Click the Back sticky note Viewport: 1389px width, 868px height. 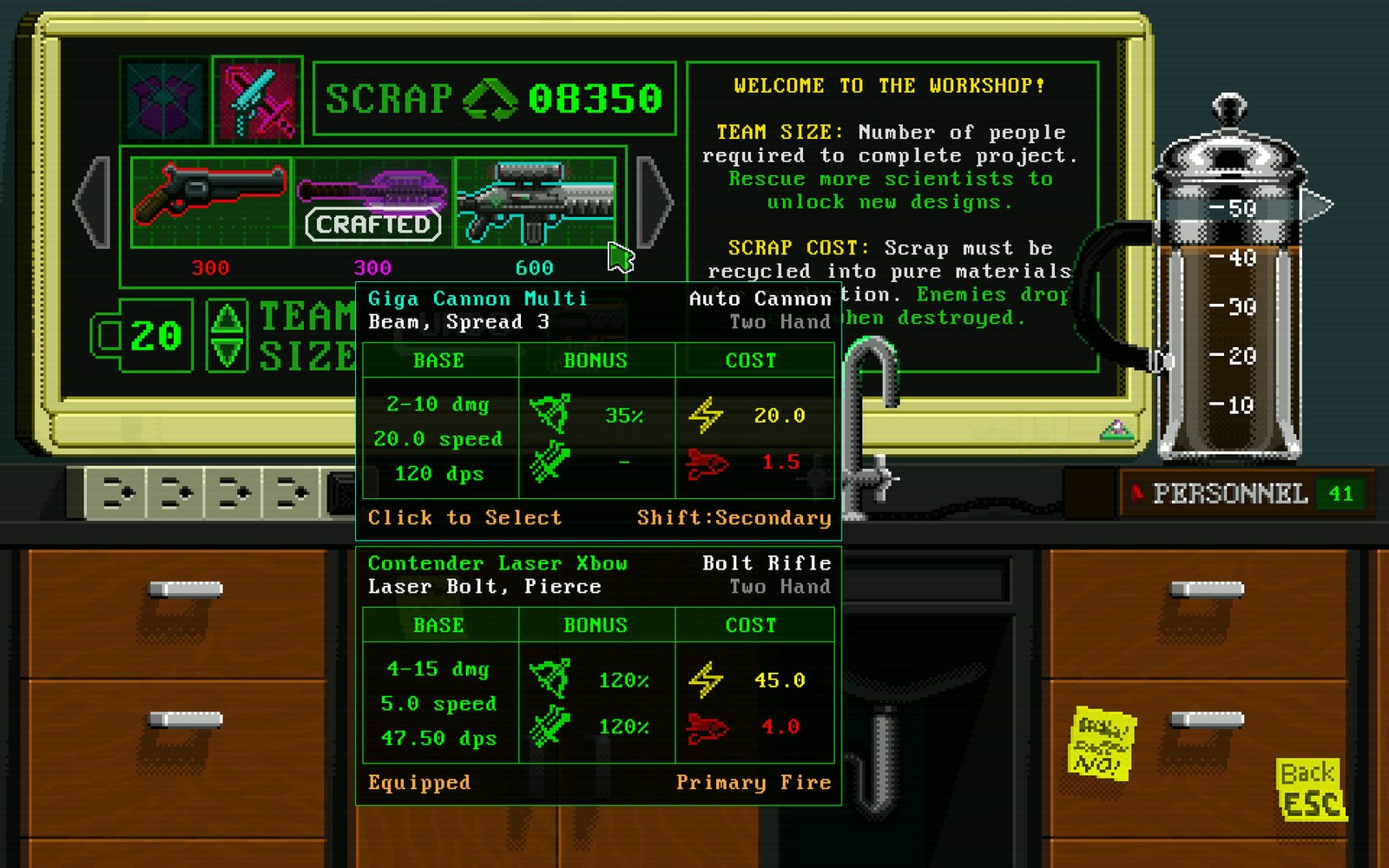tap(1310, 788)
